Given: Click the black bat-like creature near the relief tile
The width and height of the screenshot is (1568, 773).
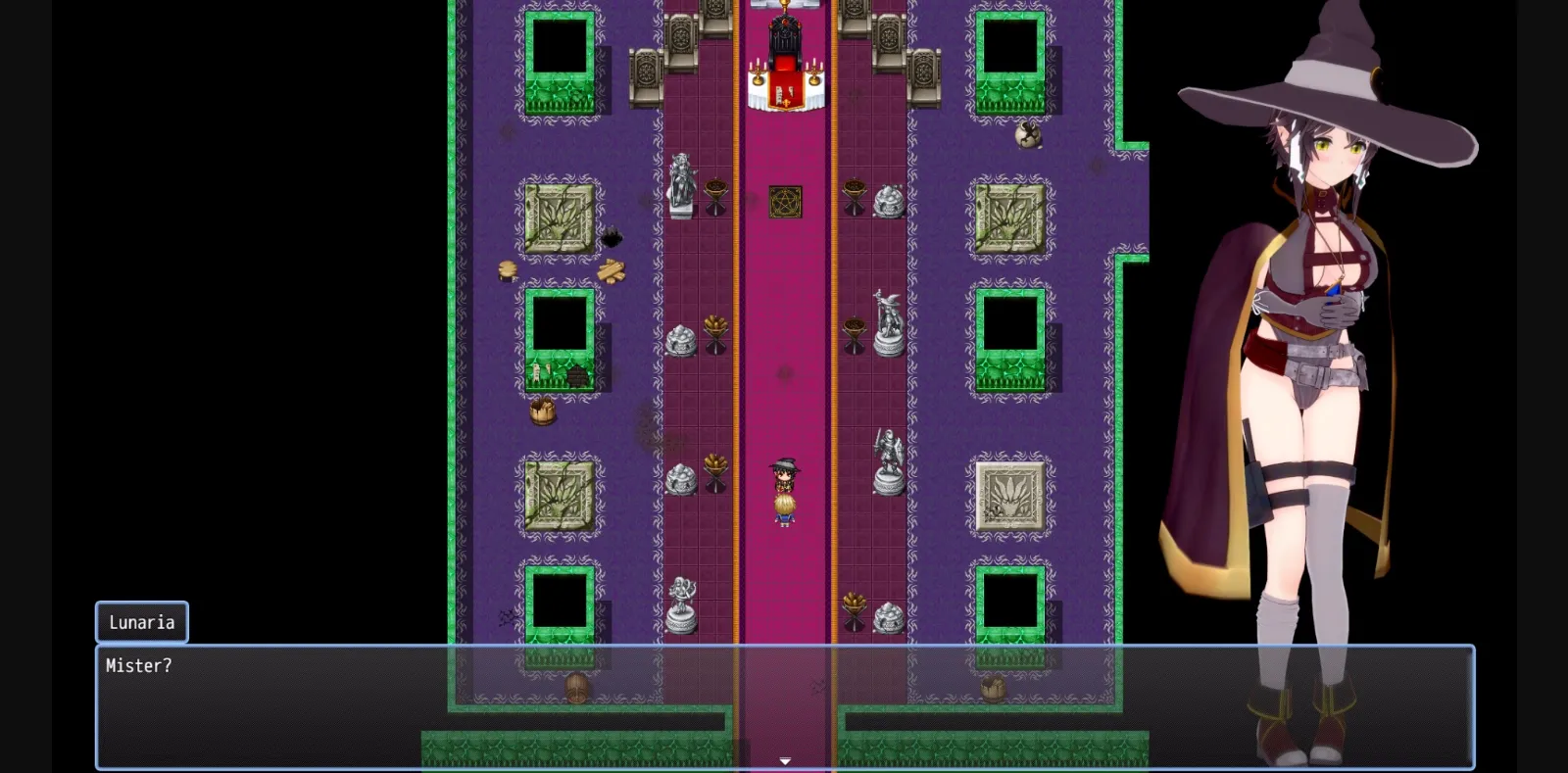Looking at the screenshot, I should [614, 235].
